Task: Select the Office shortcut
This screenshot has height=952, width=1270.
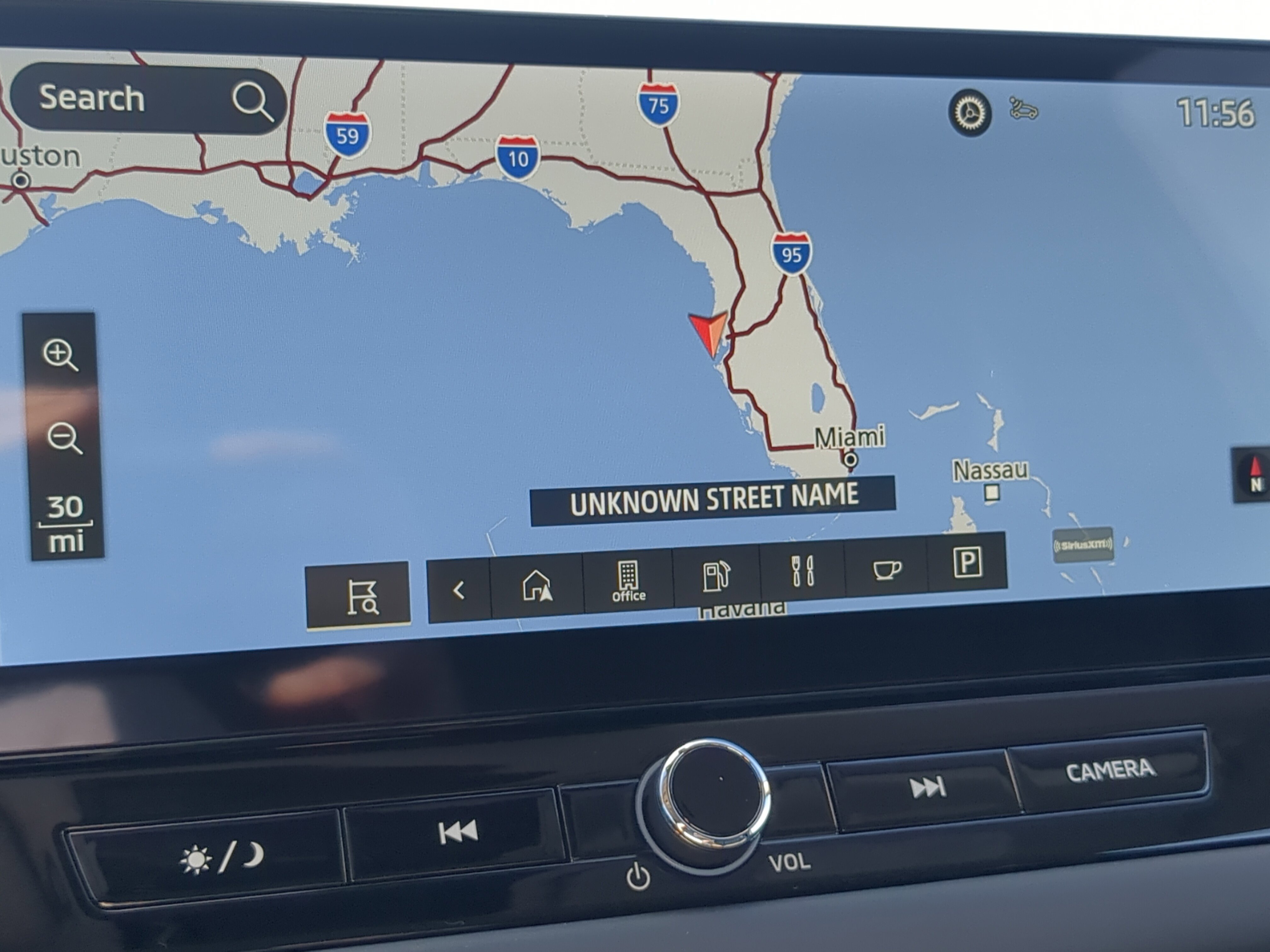Action: click(x=628, y=581)
